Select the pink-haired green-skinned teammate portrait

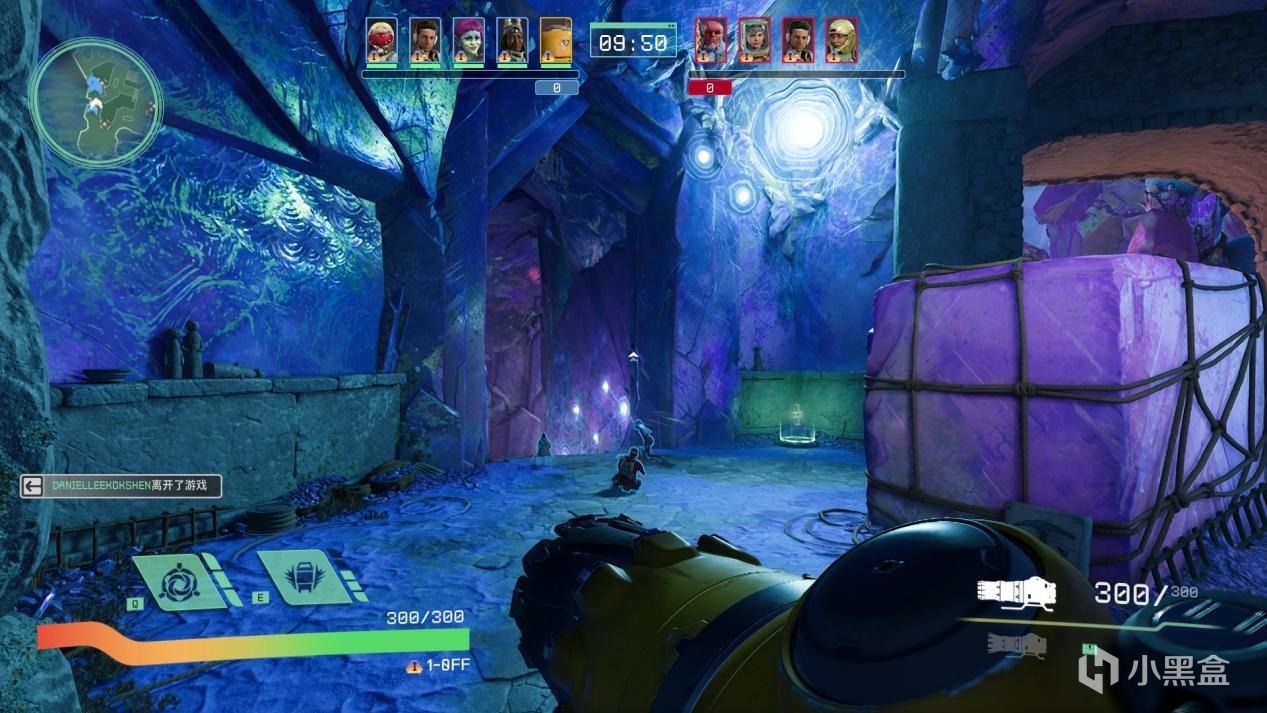[x=468, y=41]
